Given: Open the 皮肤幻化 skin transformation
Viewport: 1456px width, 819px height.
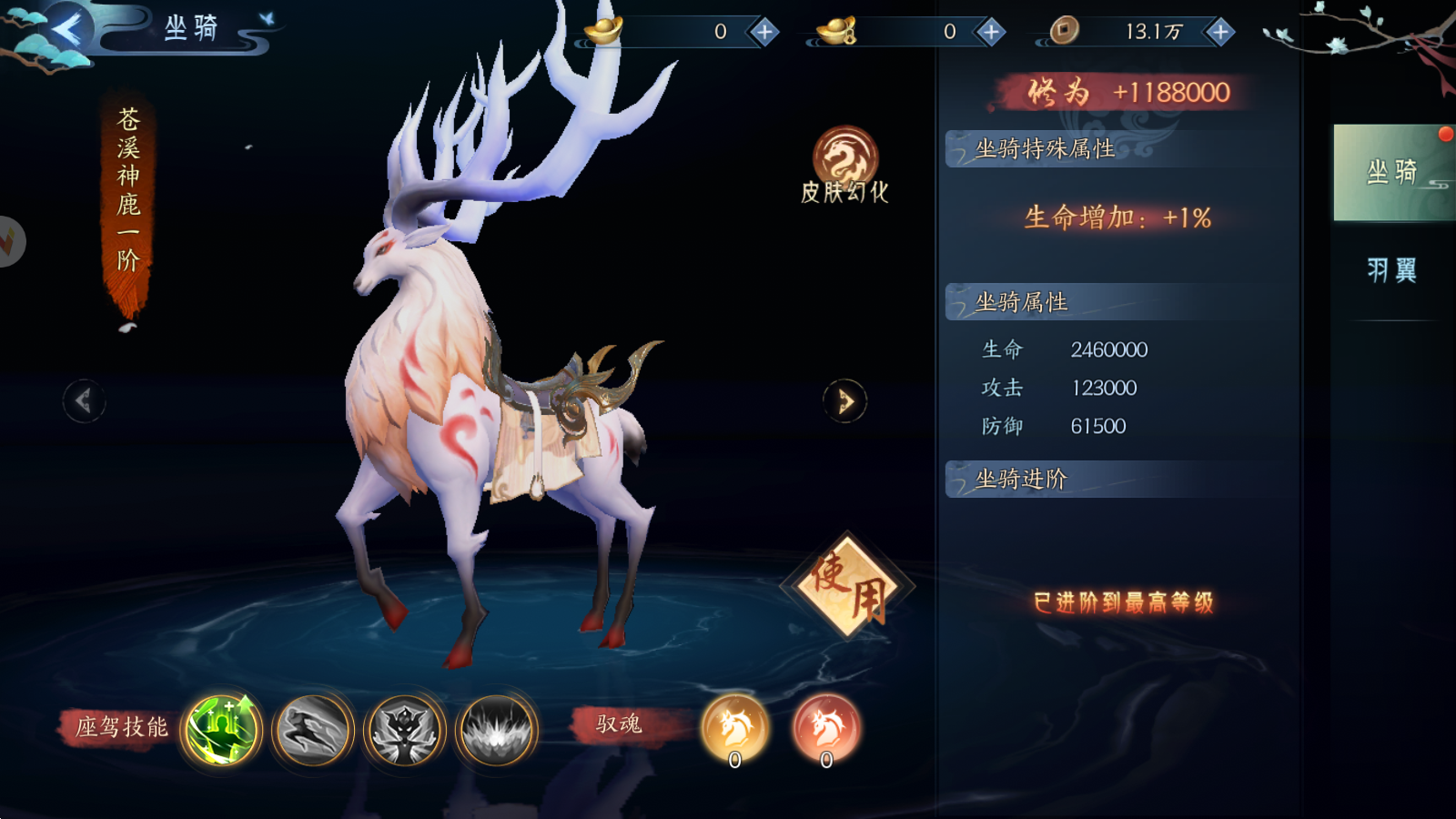Looking at the screenshot, I should click(844, 164).
